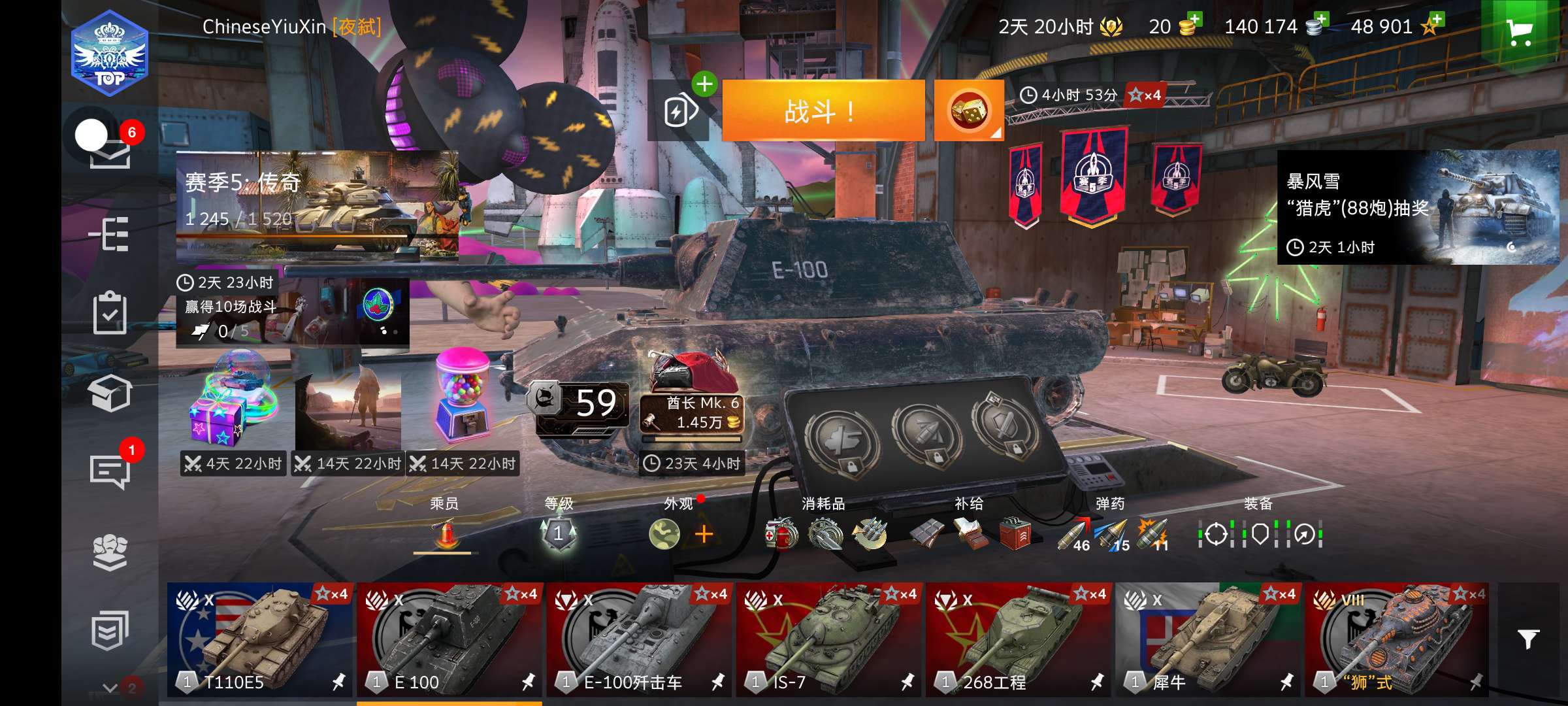View the 暴风雪 猎虎 lottery event banner

tap(1418, 207)
